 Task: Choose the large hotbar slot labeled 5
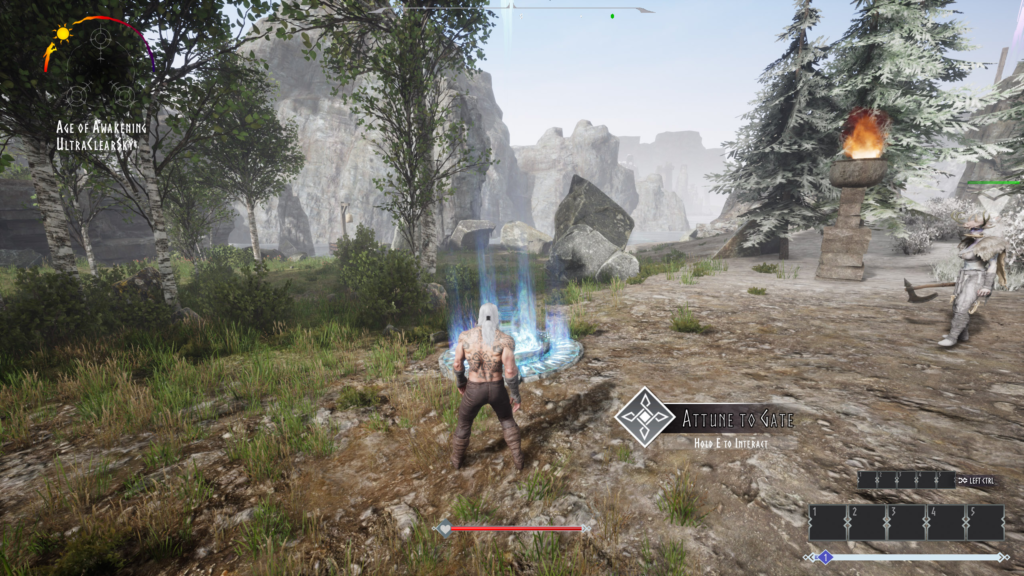(x=984, y=522)
